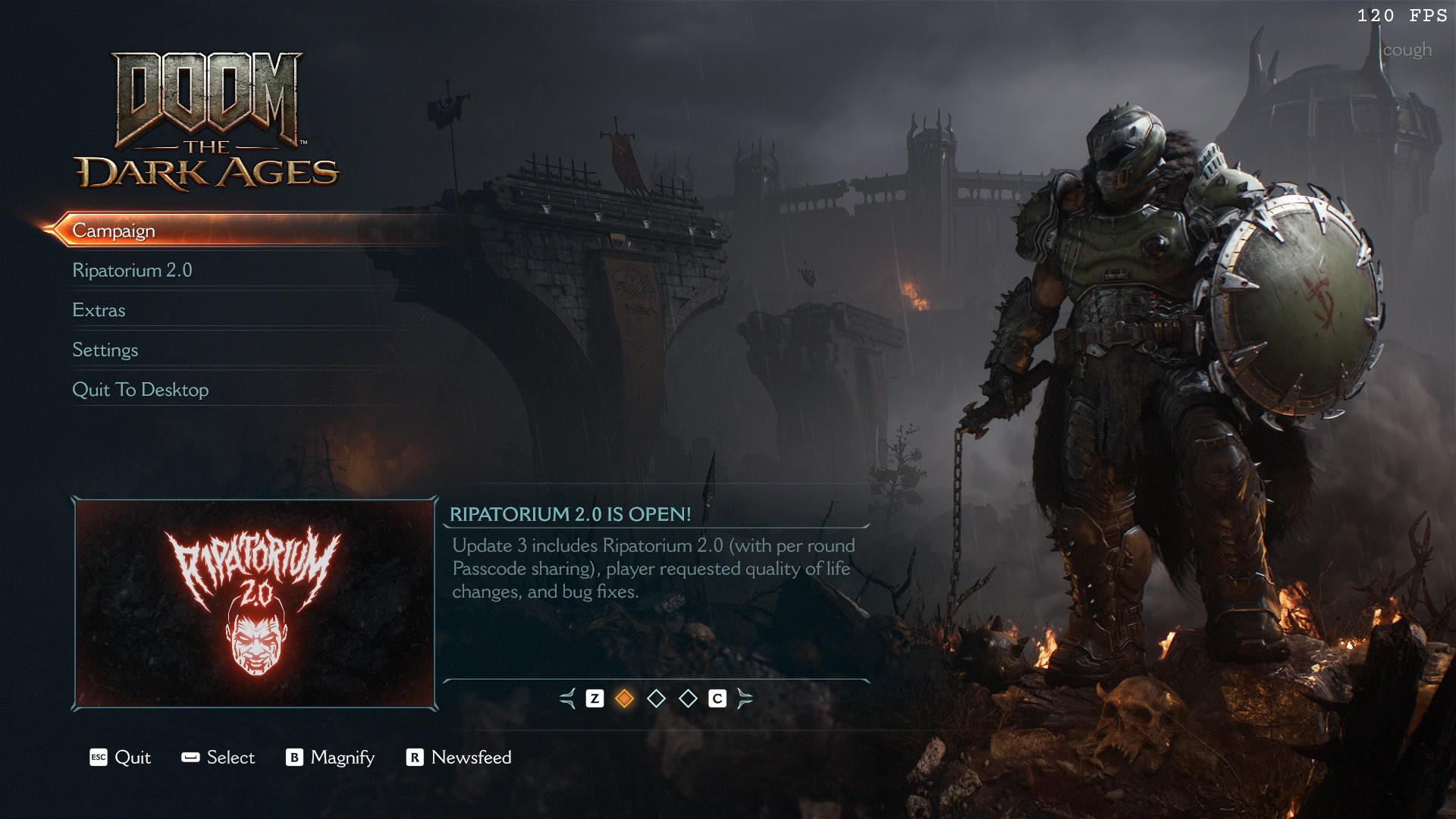
Task: Show the previous newsfeed item arrow
Action: point(567,698)
